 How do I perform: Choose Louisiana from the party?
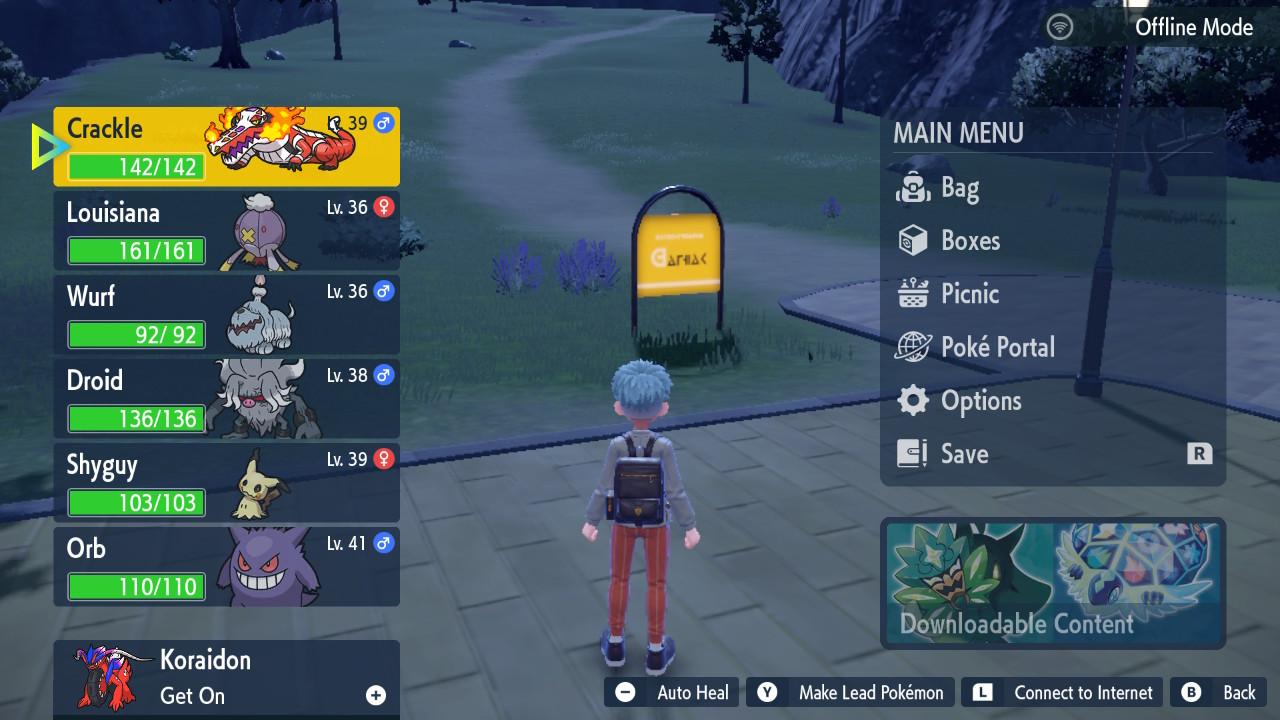click(226, 231)
